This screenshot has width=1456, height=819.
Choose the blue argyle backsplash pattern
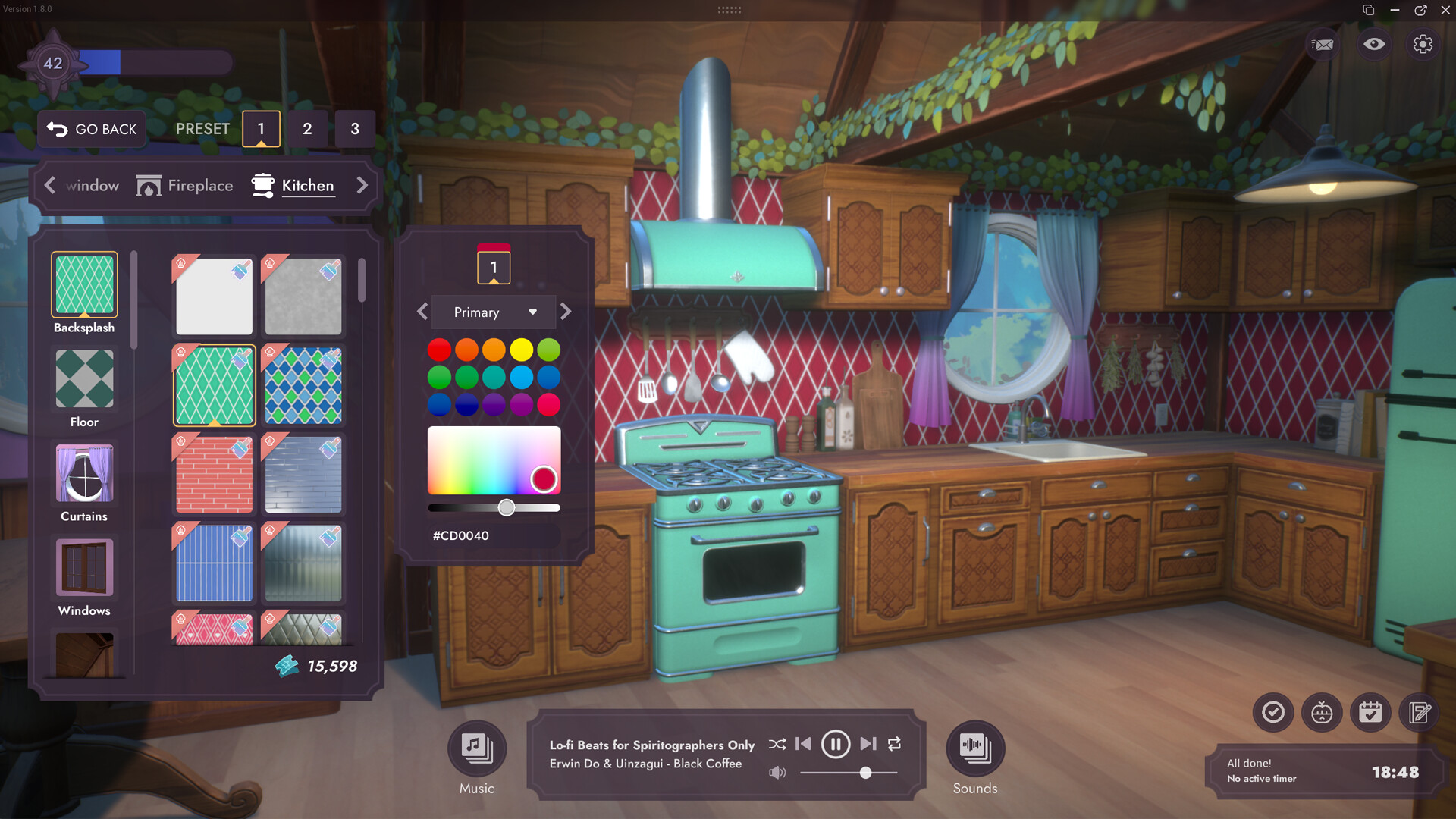pyautogui.click(x=303, y=386)
